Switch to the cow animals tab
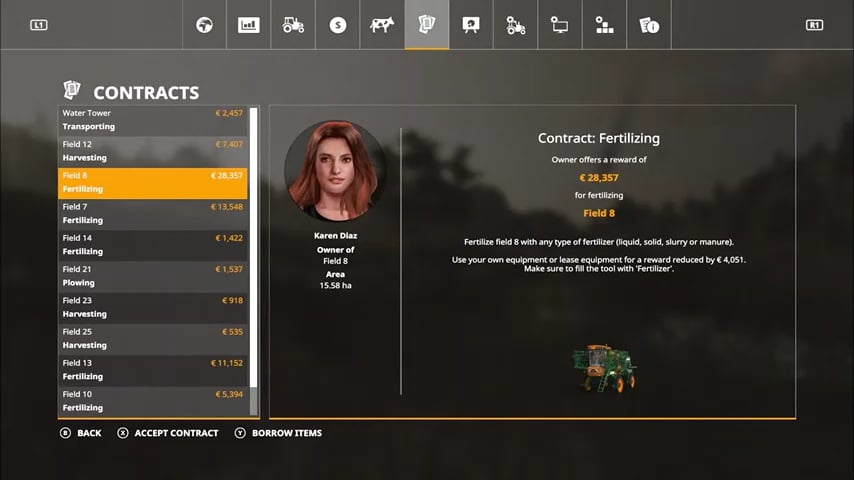This screenshot has height=480, width=854. (382, 25)
